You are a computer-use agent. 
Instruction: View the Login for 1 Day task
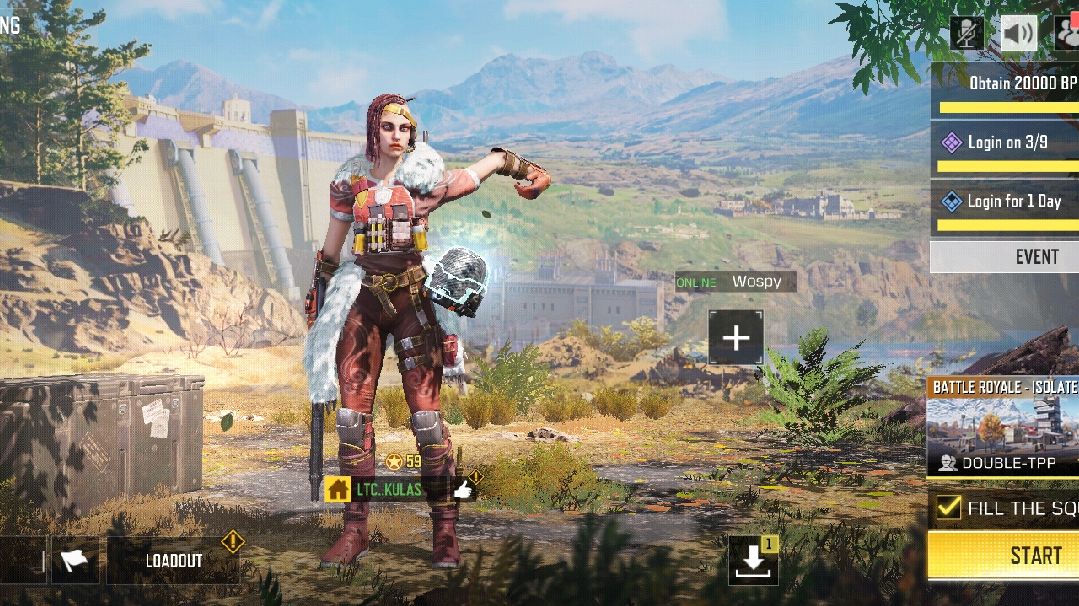click(1005, 202)
